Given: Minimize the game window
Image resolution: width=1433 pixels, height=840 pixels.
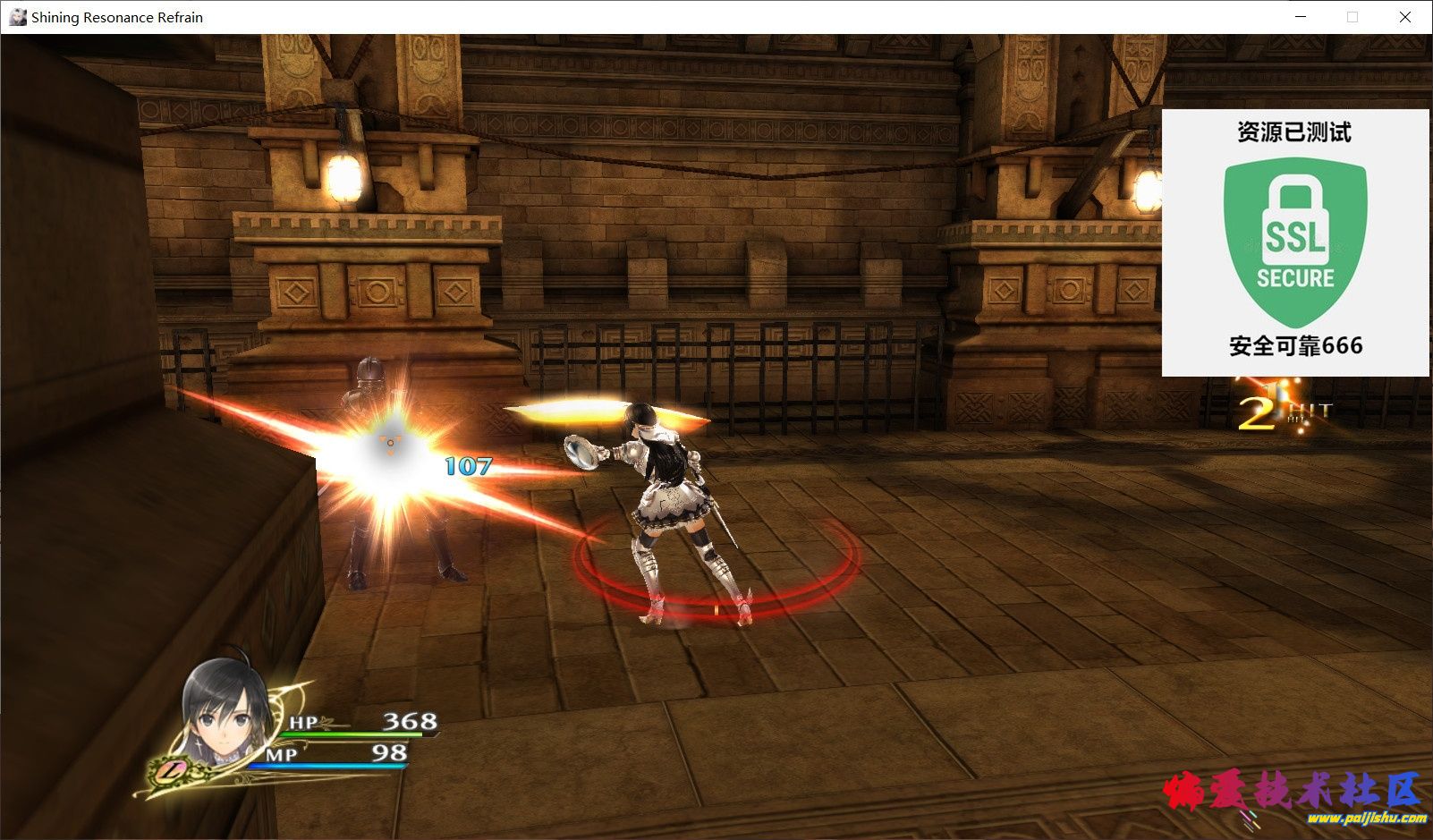Looking at the screenshot, I should tap(1299, 17).
